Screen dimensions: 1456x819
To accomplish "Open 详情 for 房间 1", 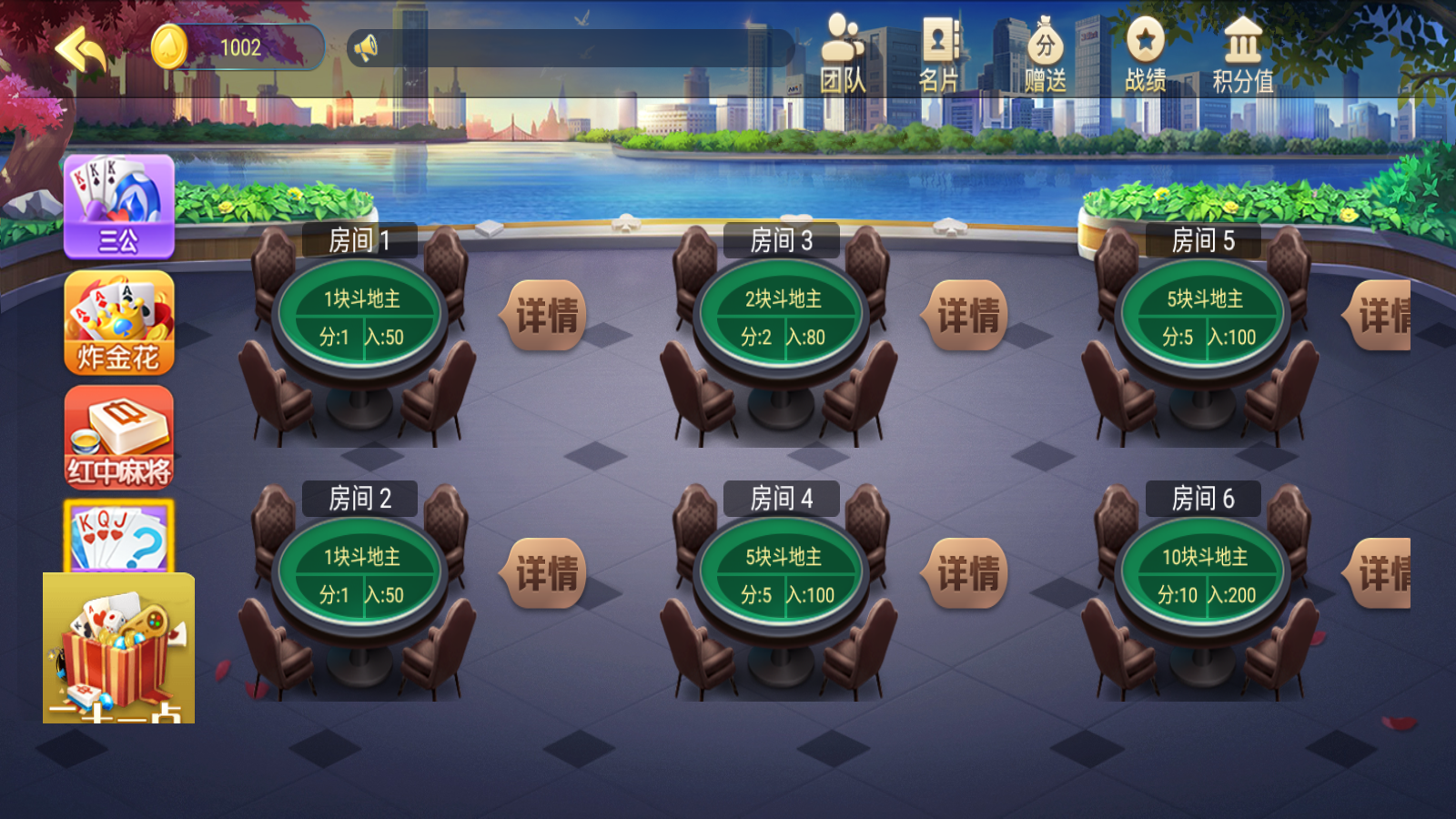I will 543,316.
